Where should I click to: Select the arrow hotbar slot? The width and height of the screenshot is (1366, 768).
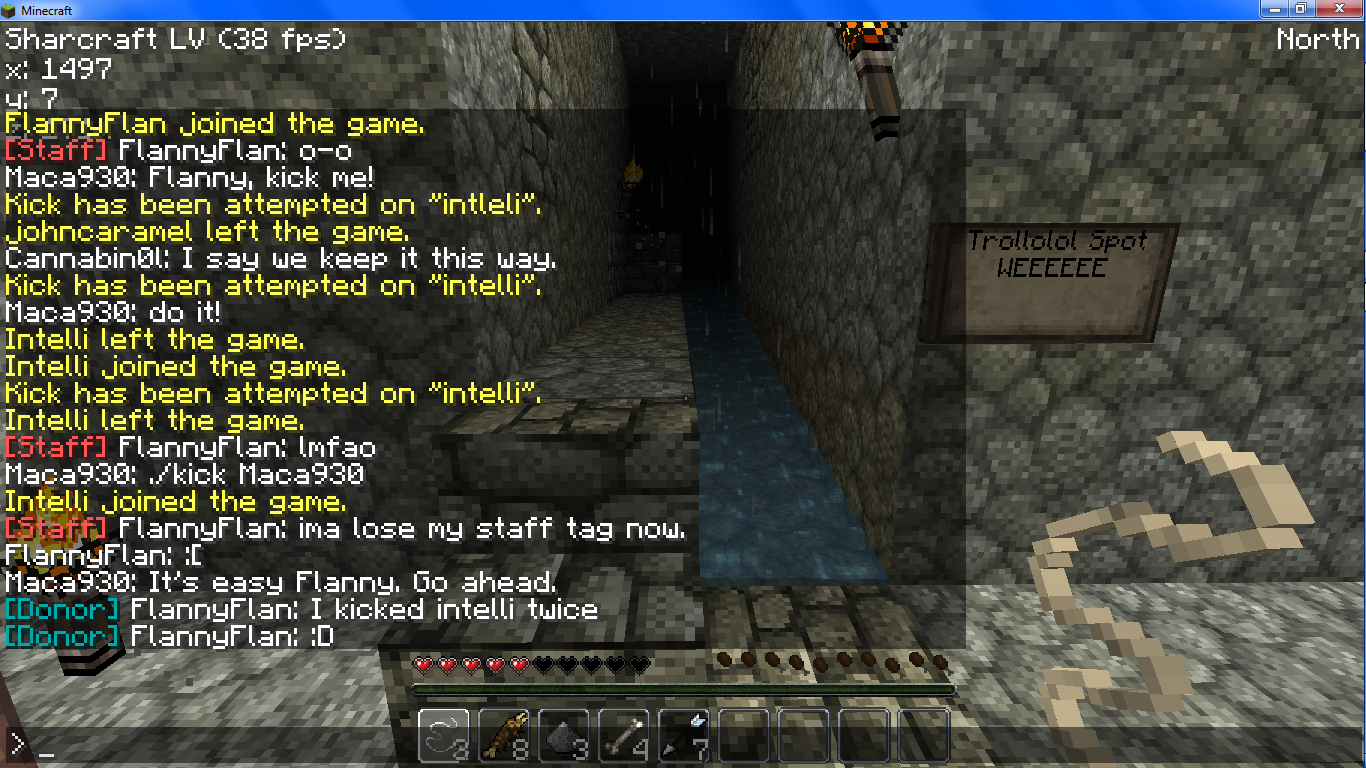(684, 736)
